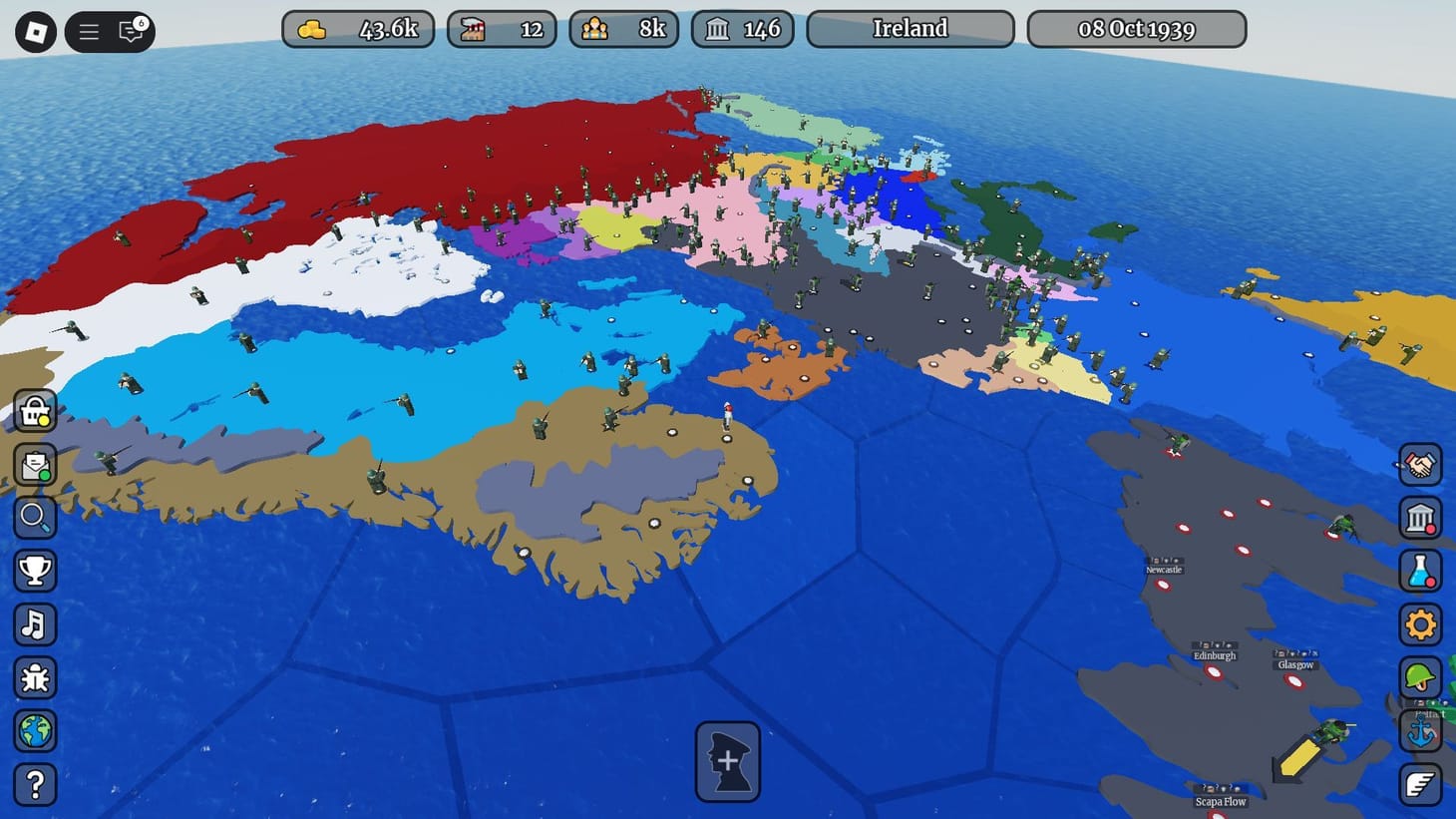The height and width of the screenshot is (819, 1456).
Task: Open the Roblox hamburger menu
Action: (x=88, y=31)
